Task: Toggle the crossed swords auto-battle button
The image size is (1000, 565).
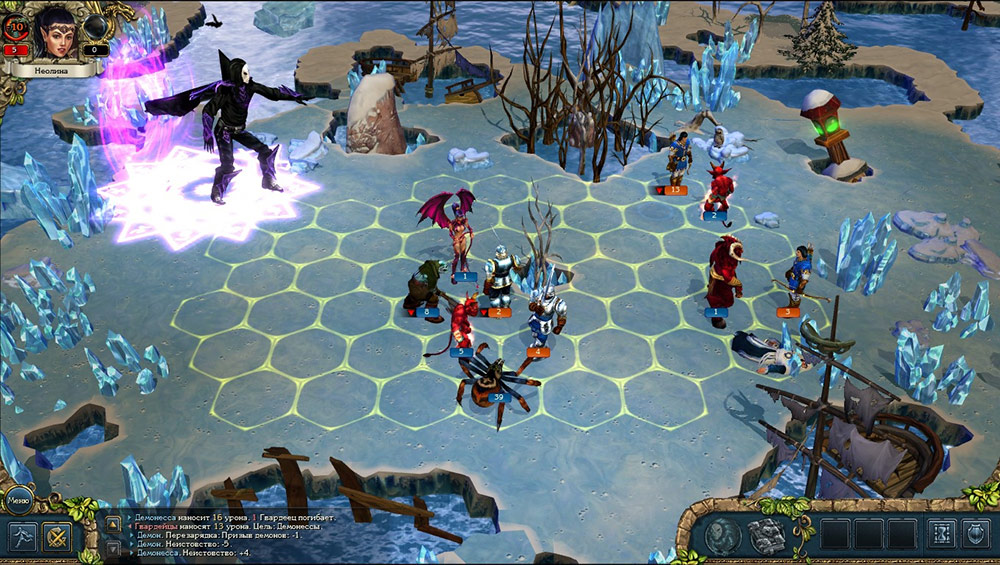Action: pyautogui.click(x=60, y=537)
